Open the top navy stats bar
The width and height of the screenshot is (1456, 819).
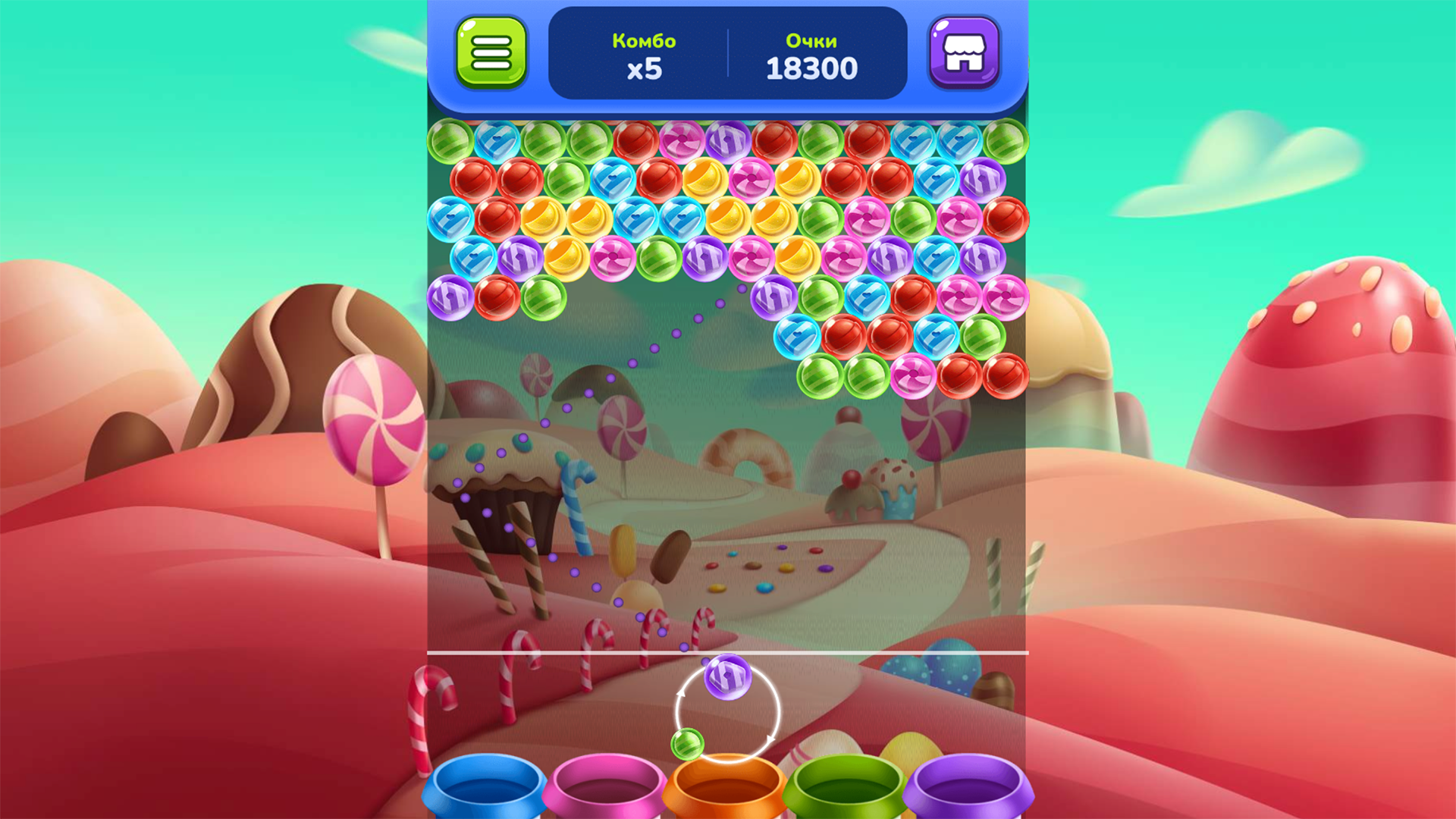click(728, 53)
